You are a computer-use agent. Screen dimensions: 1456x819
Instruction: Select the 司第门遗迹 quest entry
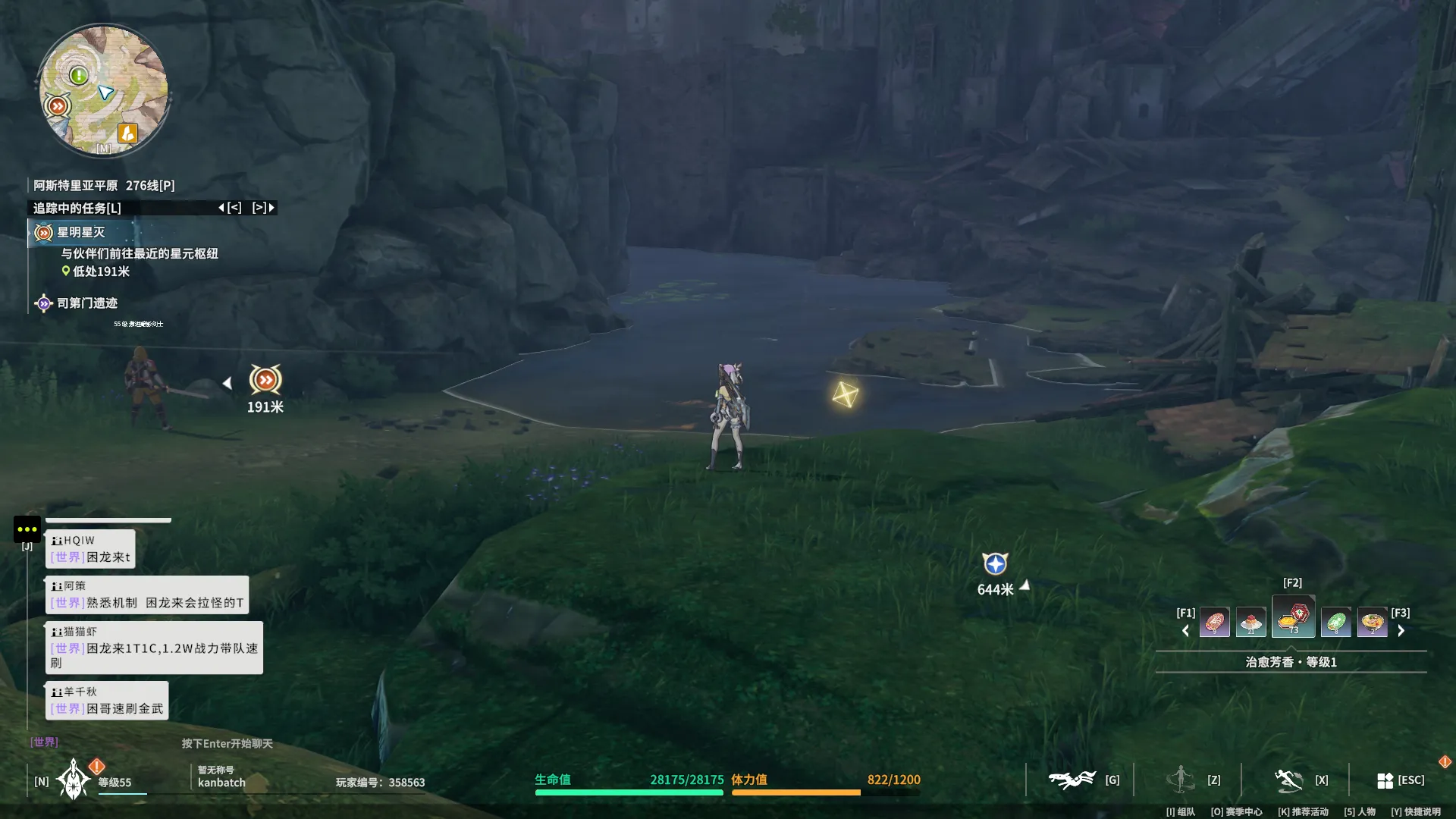coord(86,303)
